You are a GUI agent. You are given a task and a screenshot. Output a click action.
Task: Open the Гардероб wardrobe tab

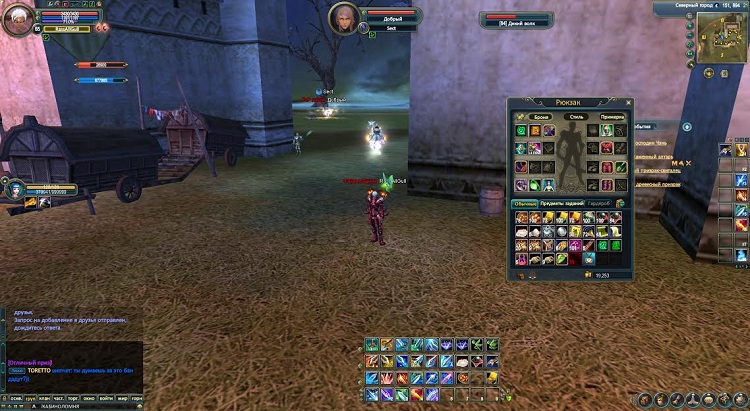[x=599, y=203]
